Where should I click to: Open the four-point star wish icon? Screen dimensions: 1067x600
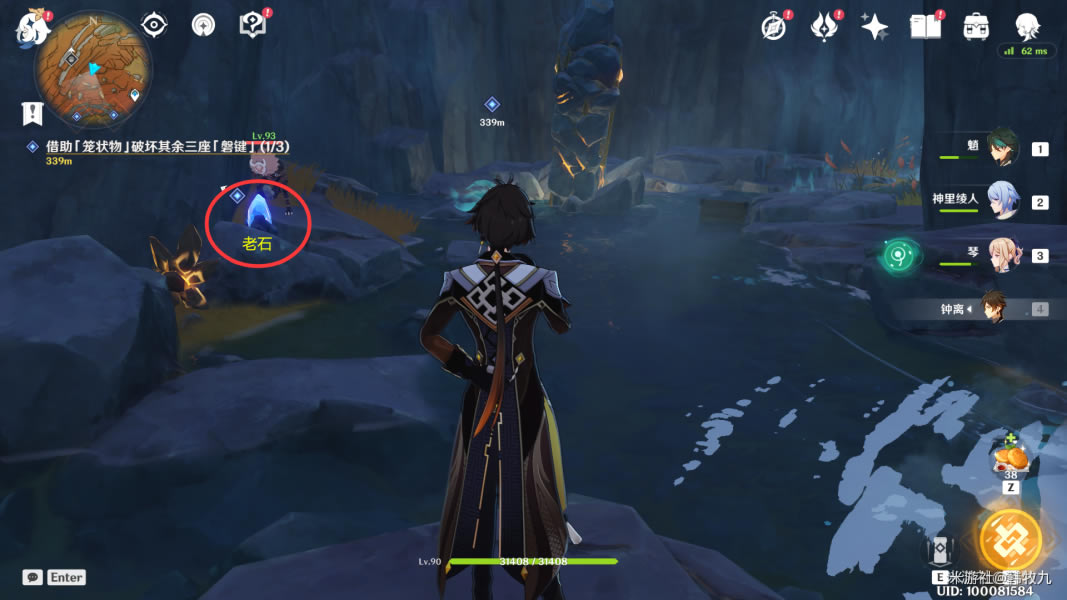click(875, 27)
